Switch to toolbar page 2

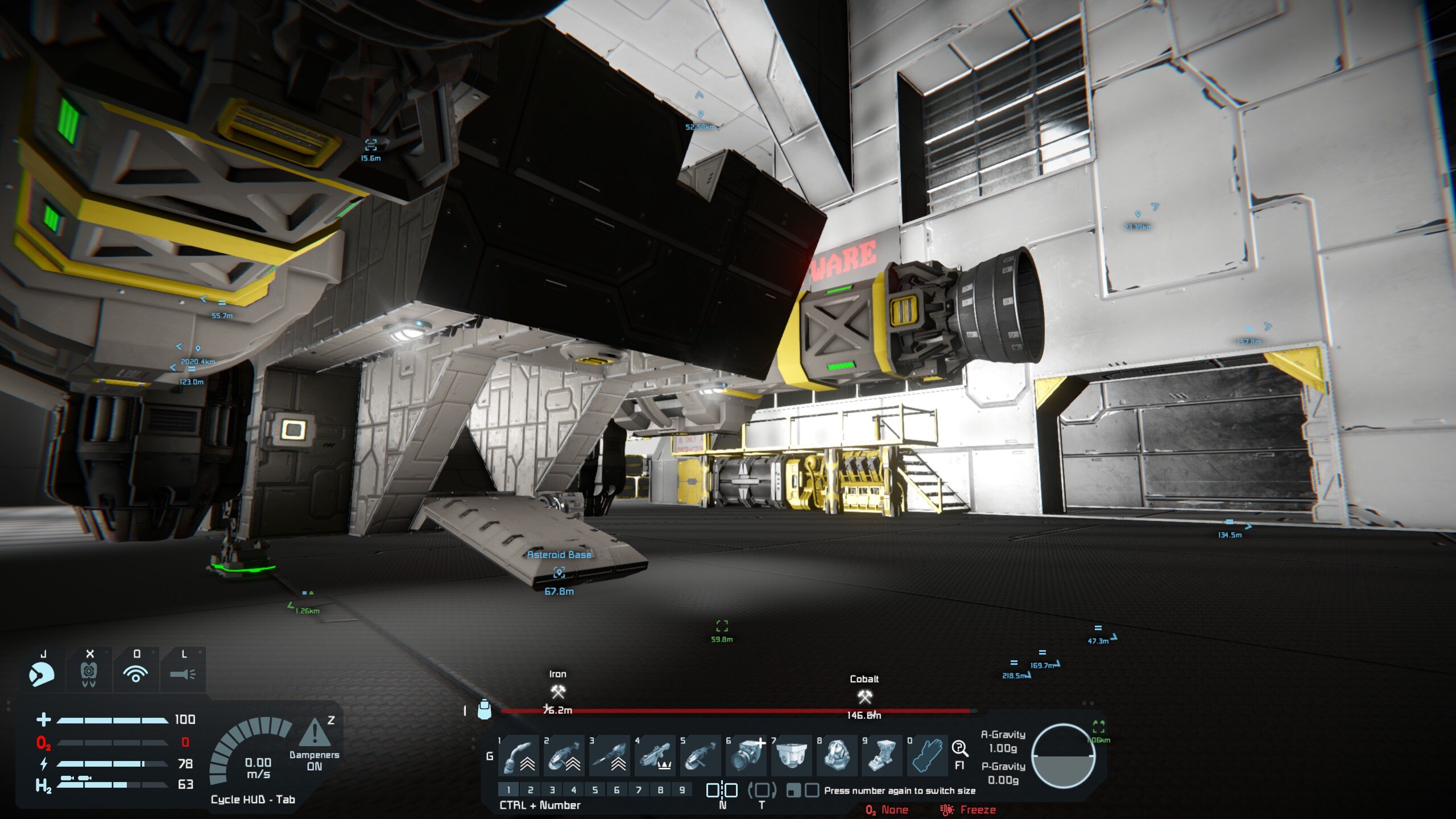click(530, 790)
